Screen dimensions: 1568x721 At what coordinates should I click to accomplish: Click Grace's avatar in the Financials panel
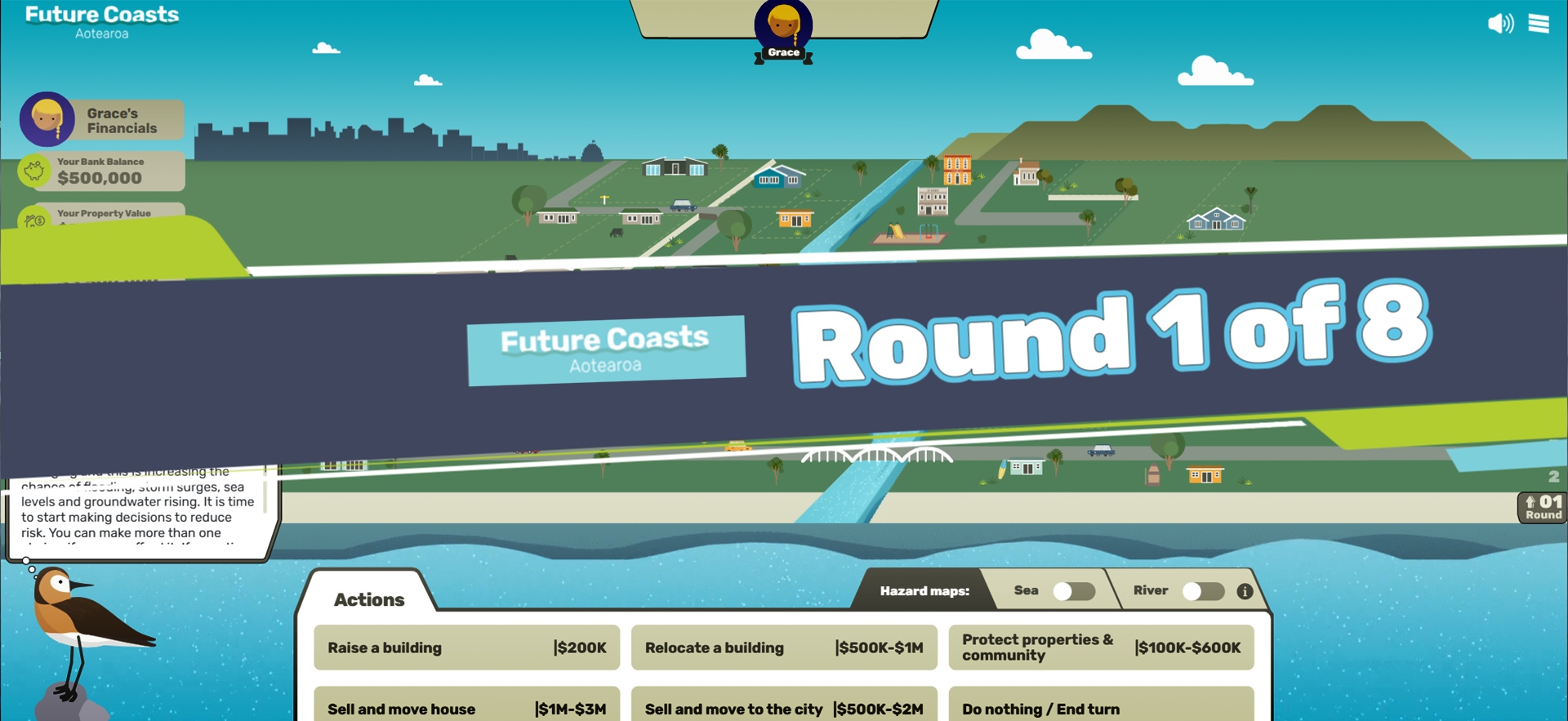tap(46, 119)
